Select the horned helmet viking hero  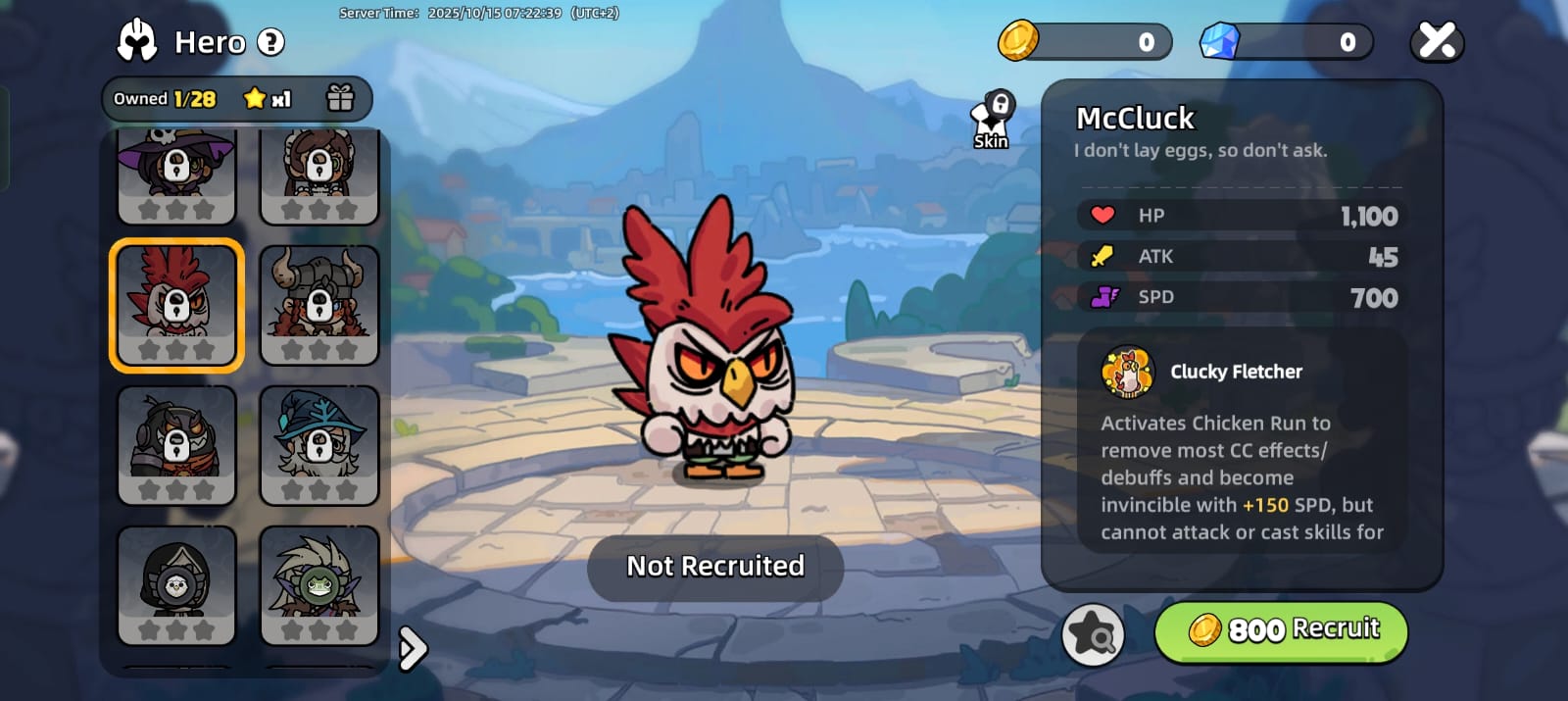318,304
